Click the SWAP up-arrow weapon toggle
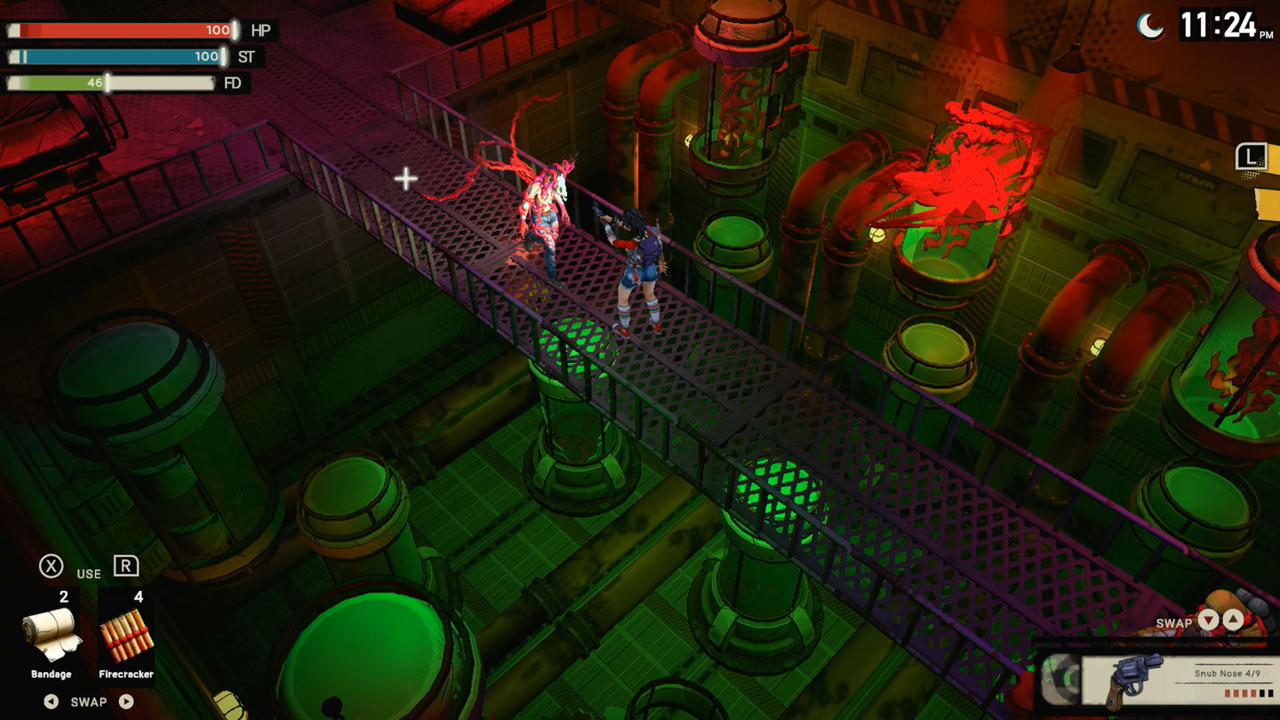Viewport: 1280px width, 720px height. tap(1233, 618)
